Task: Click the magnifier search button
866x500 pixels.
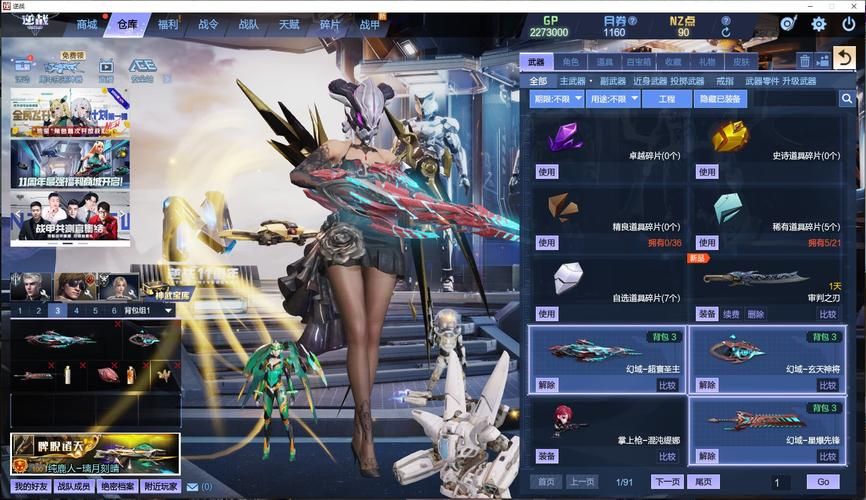Action: click(847, 99)
